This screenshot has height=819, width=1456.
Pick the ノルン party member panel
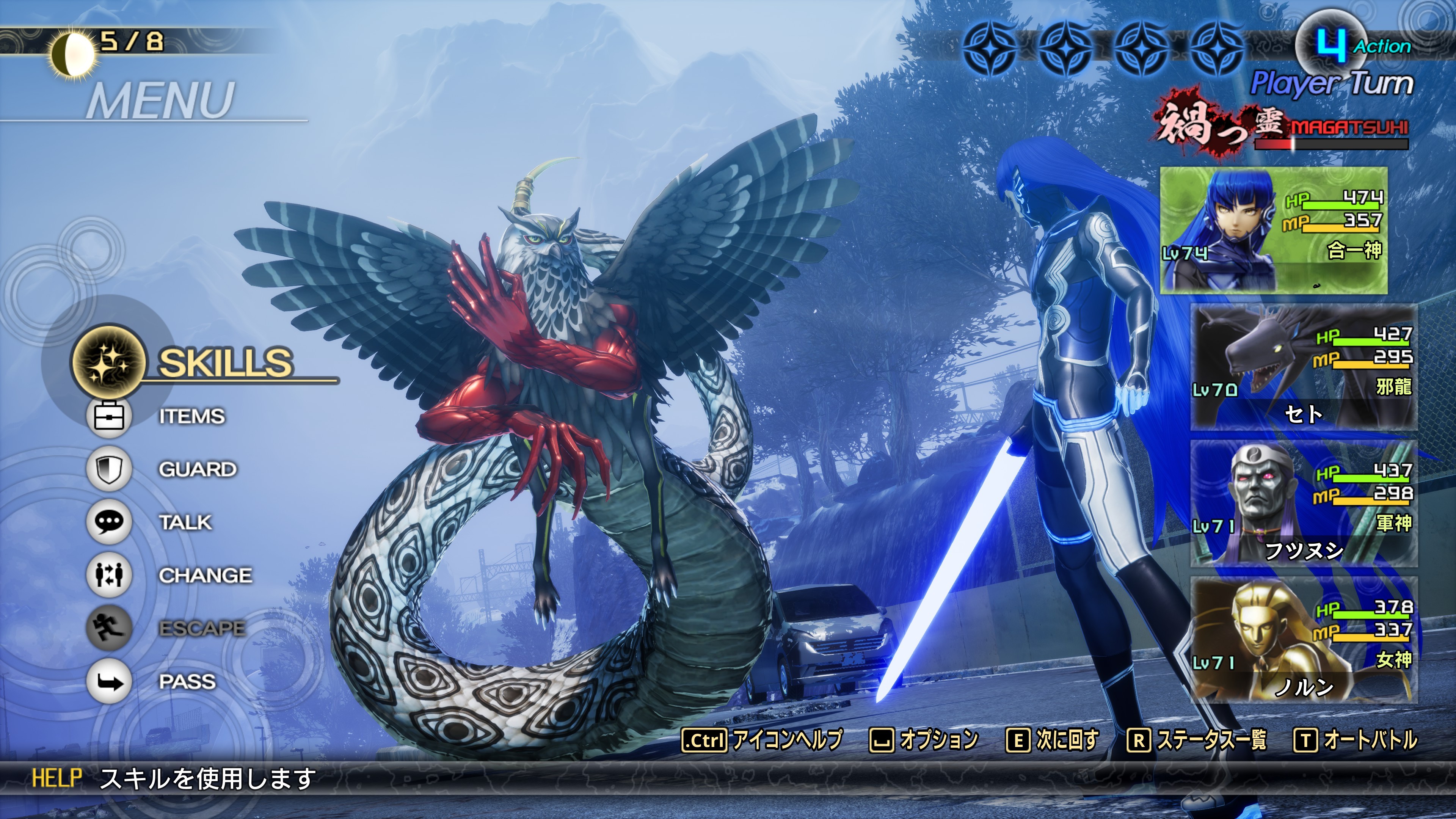coord(1303,640)
